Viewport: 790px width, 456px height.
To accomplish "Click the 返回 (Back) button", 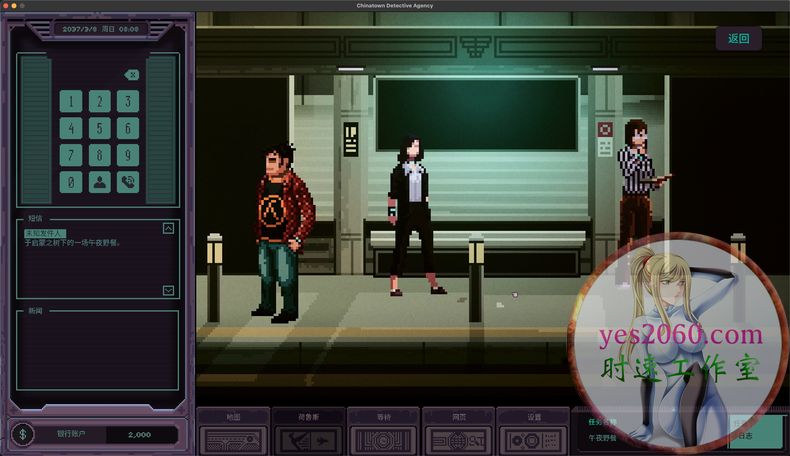I will click(738, 39).
